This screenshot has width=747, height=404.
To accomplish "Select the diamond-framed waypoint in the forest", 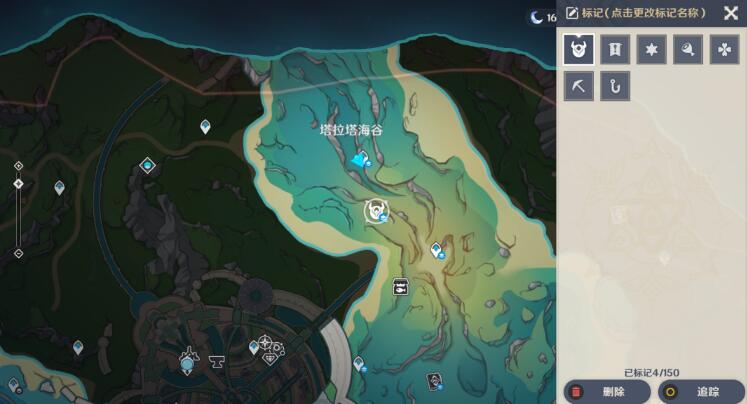I will pos(148,165).
